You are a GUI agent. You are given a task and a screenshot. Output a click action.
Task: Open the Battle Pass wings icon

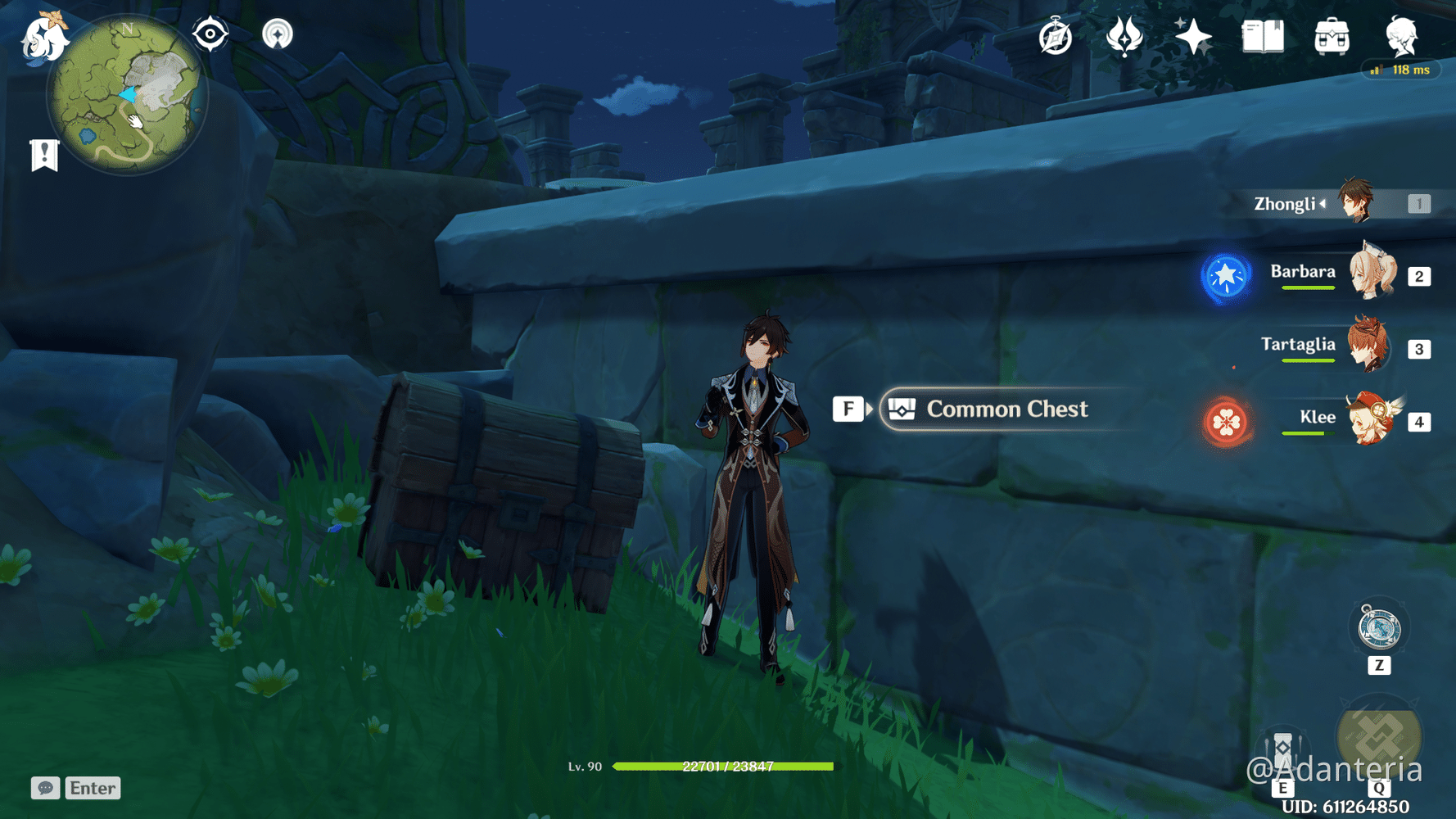pyautogui.click(x=1125, y=35)
